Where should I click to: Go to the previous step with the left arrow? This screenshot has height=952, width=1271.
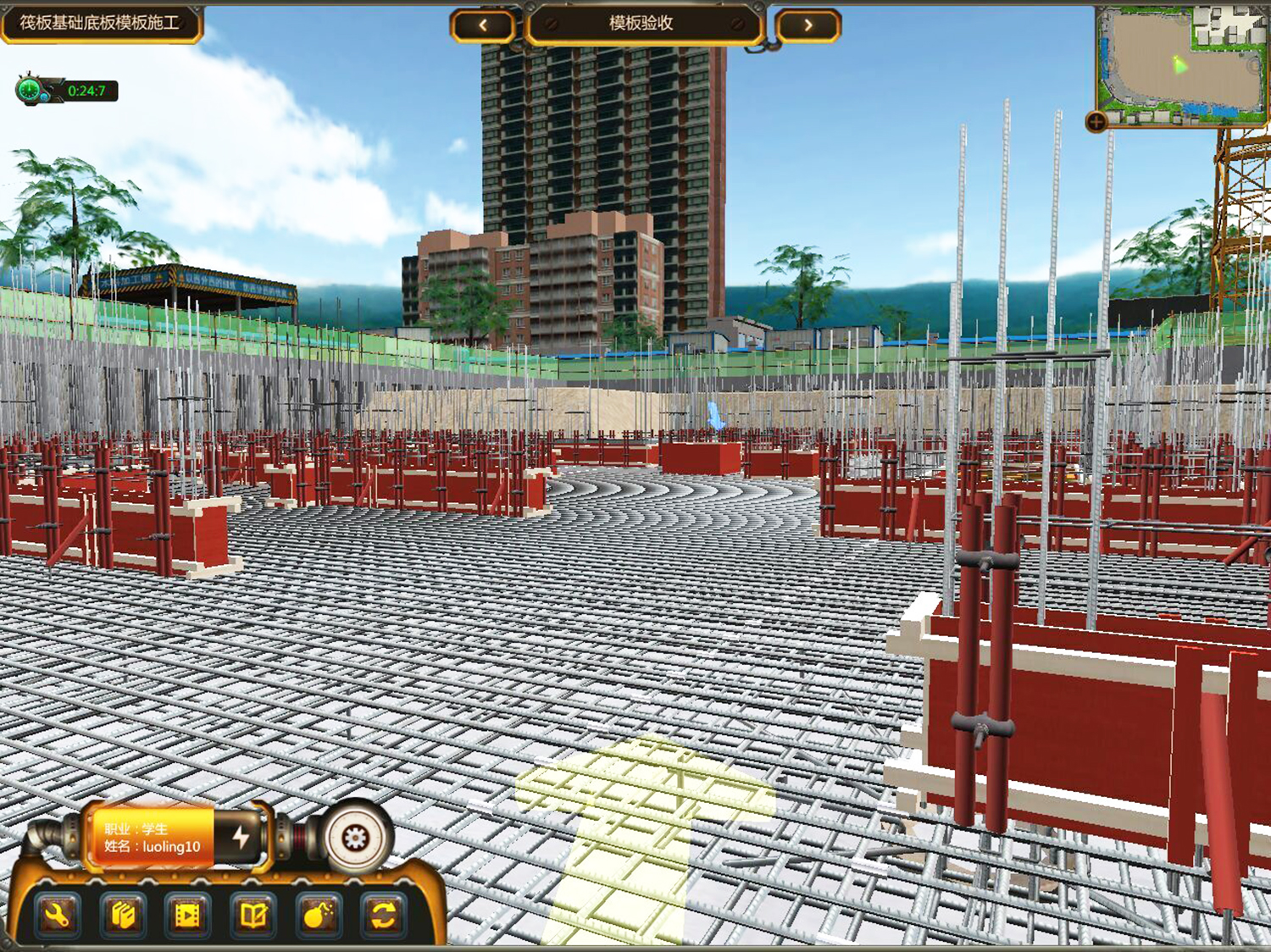pos(482,25)
